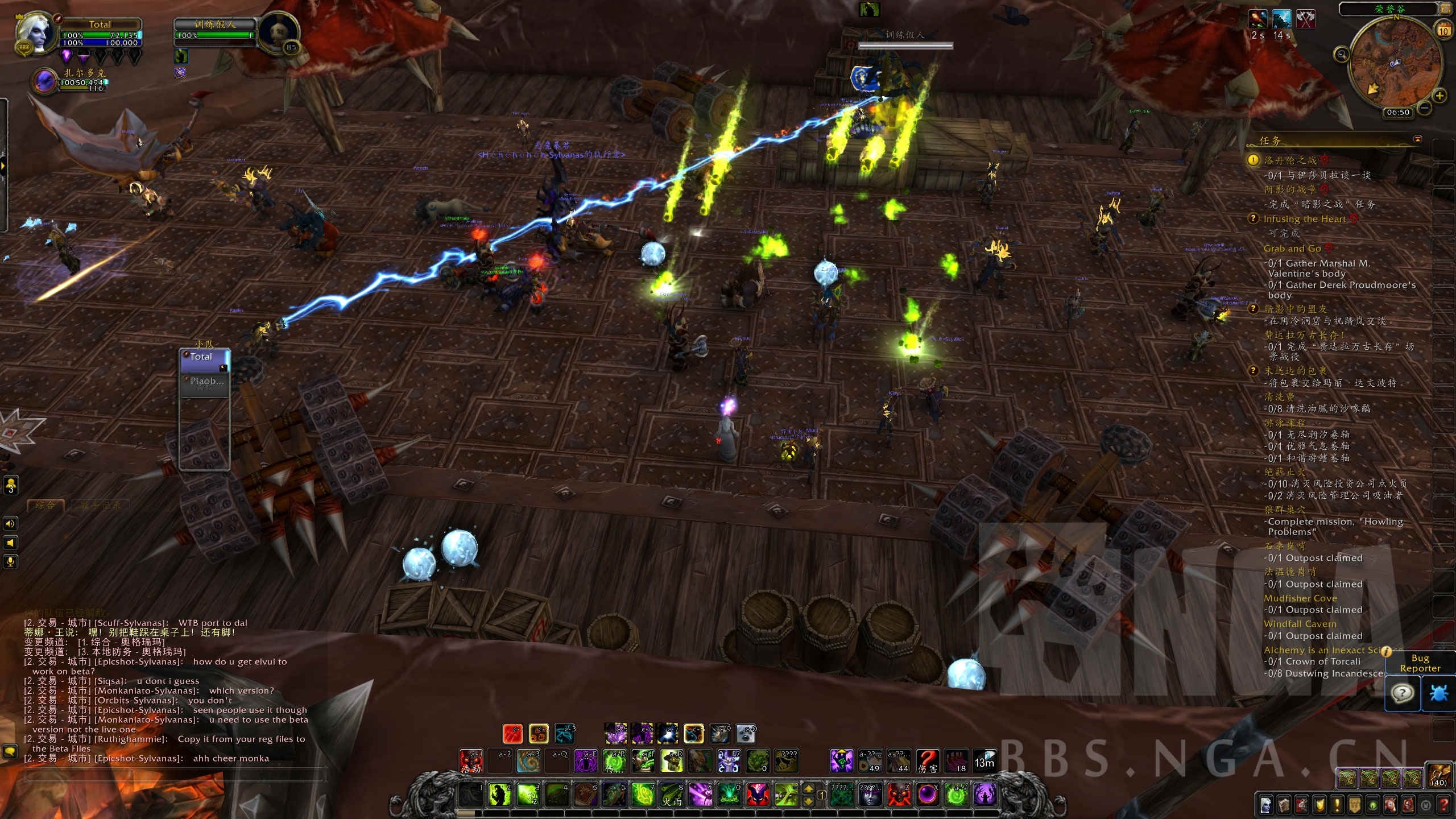Viewport: 1456px width, 819px height.
Task: Open the speech bubble feedback button
Action: point(1403,693)
